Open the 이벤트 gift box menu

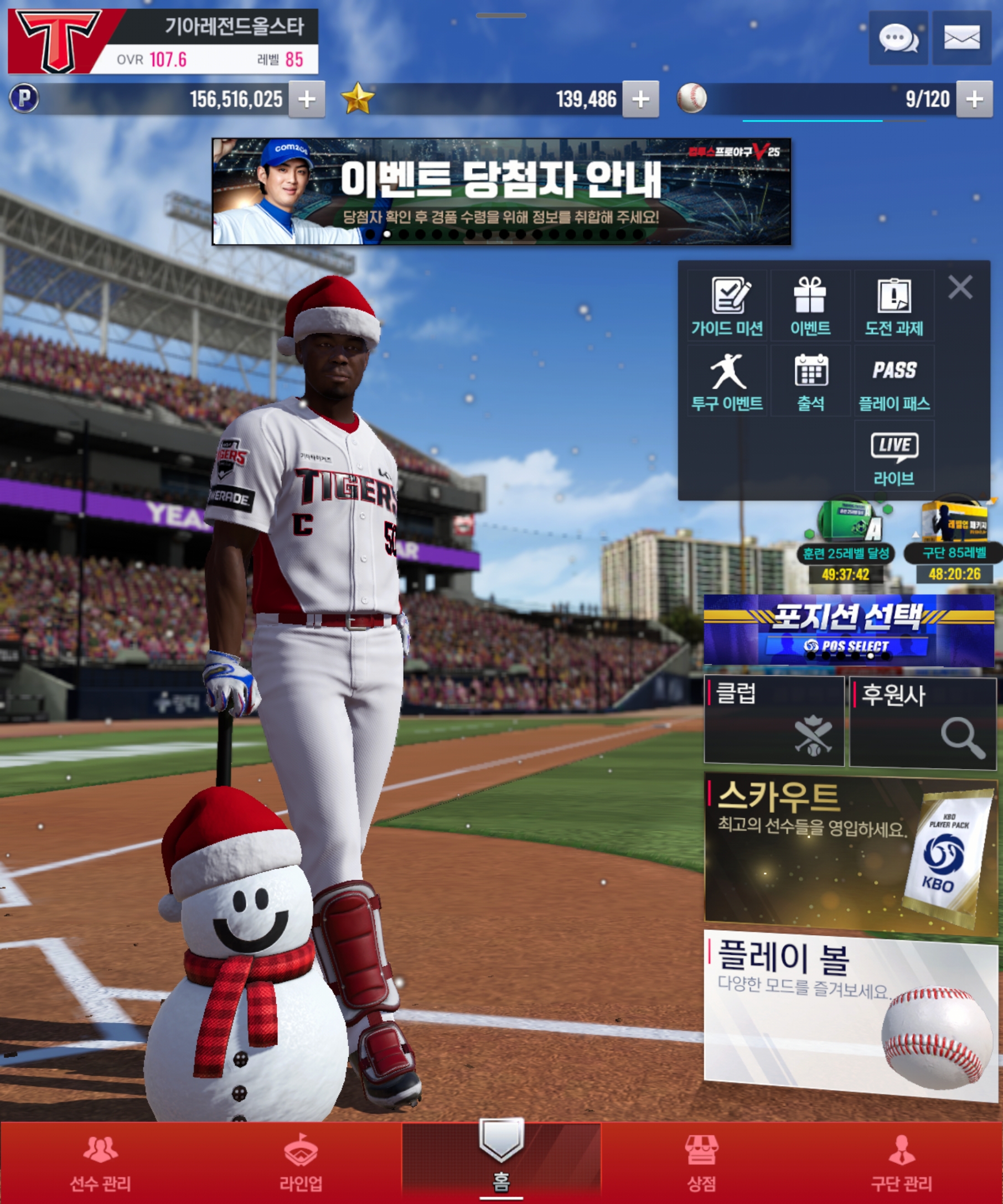[810, 306]
